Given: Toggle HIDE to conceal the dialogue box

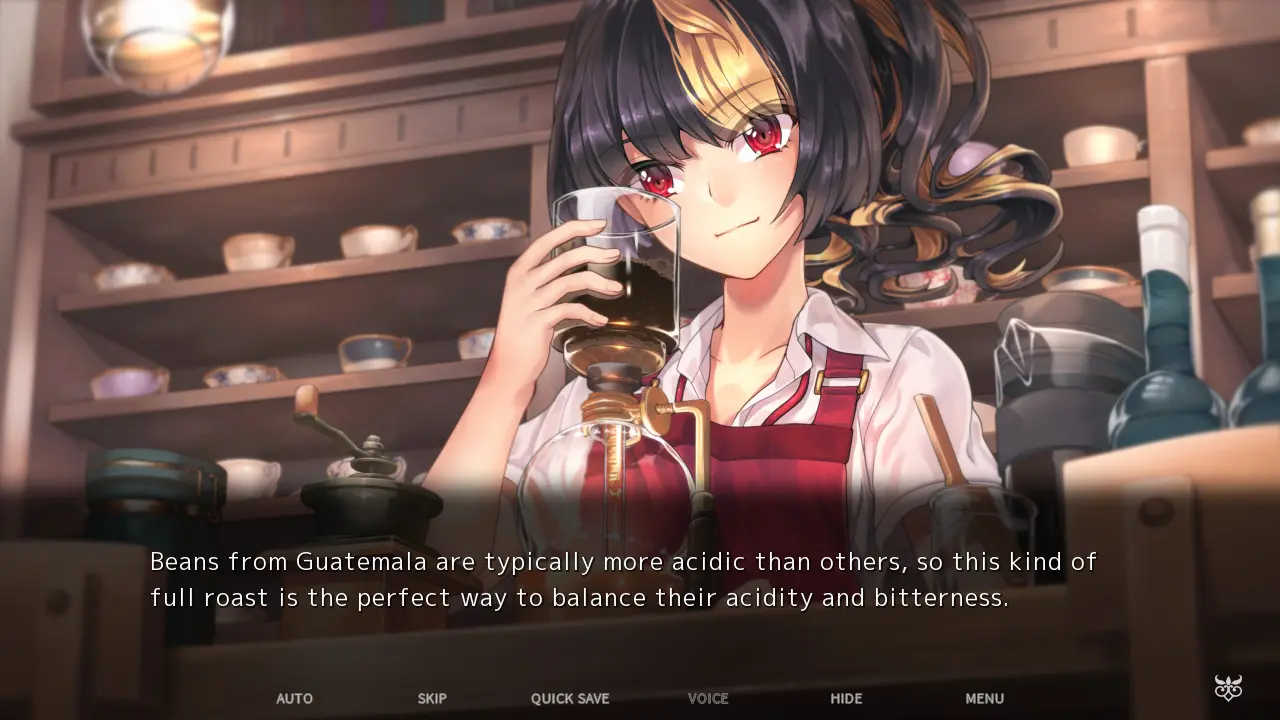Looking at the screenshot, I should pyautogui.click(x=846, y=699).
